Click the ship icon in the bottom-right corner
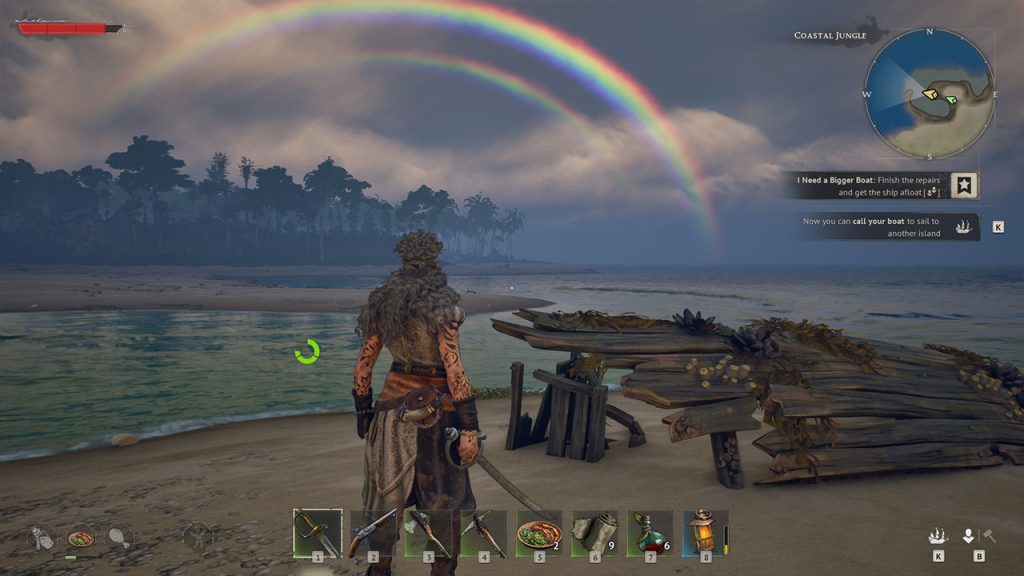 (938, 536)
